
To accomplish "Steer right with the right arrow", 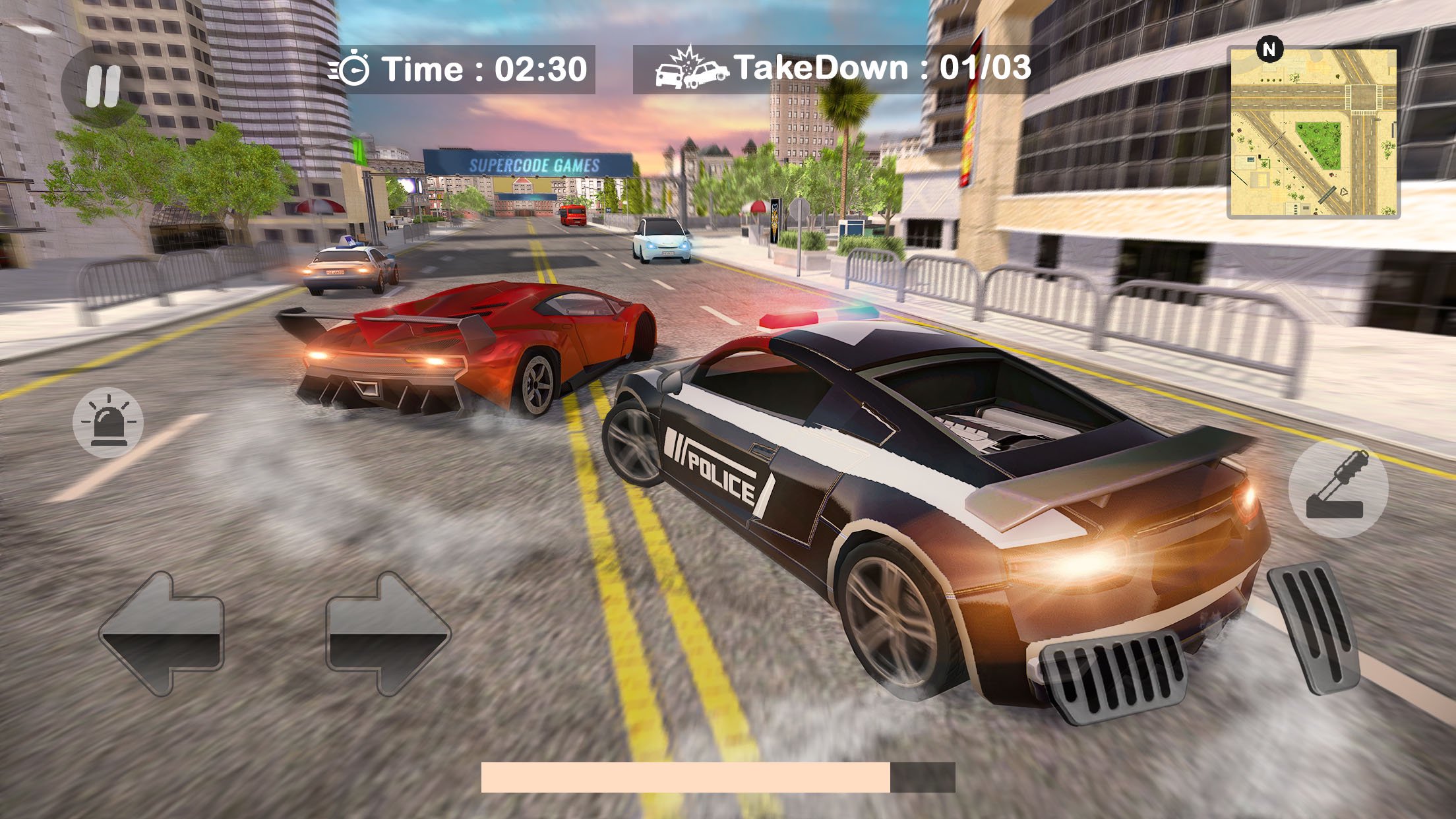I will 388,634.
